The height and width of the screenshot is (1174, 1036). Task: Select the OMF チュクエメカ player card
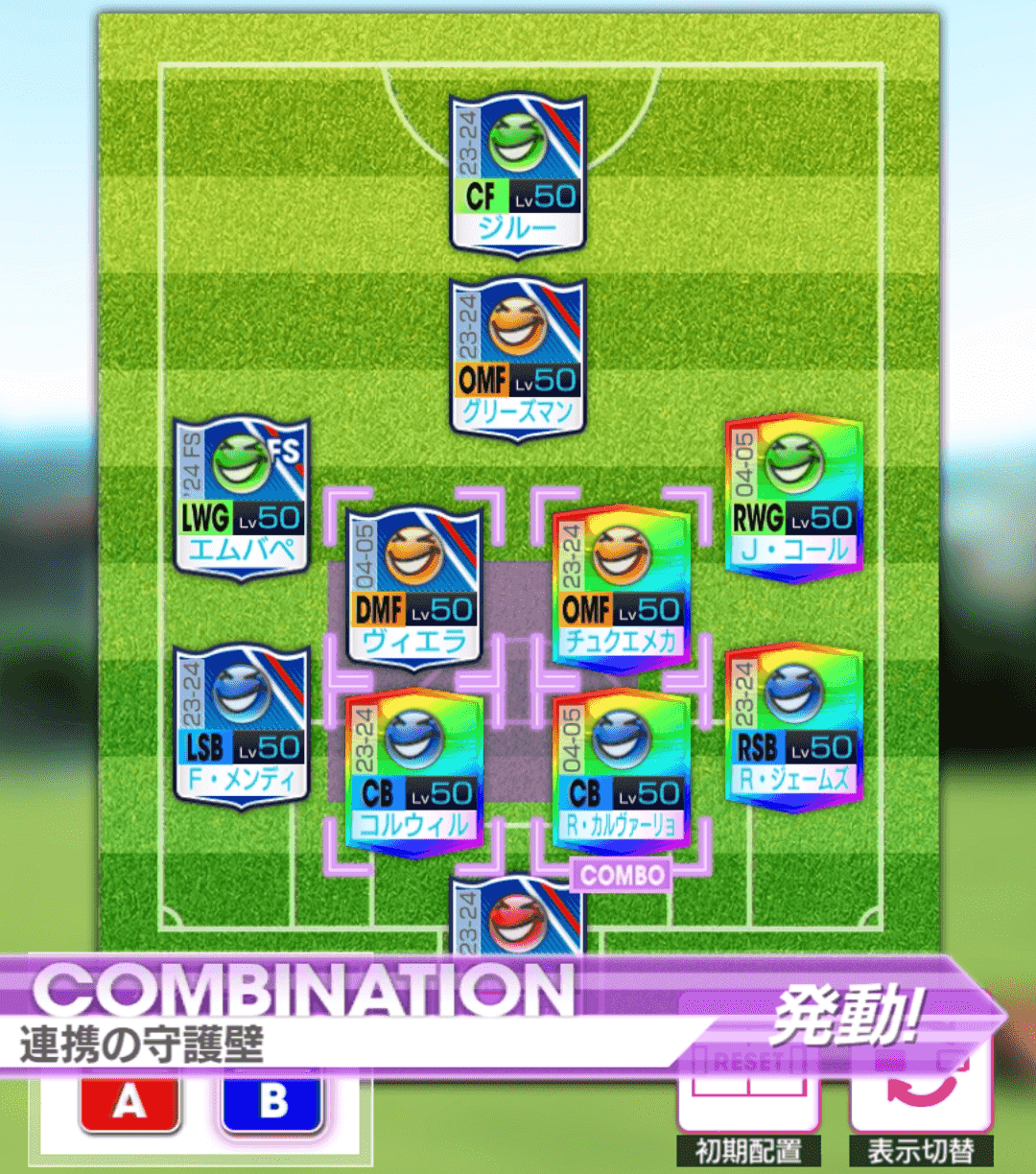(x=621, y=587)
